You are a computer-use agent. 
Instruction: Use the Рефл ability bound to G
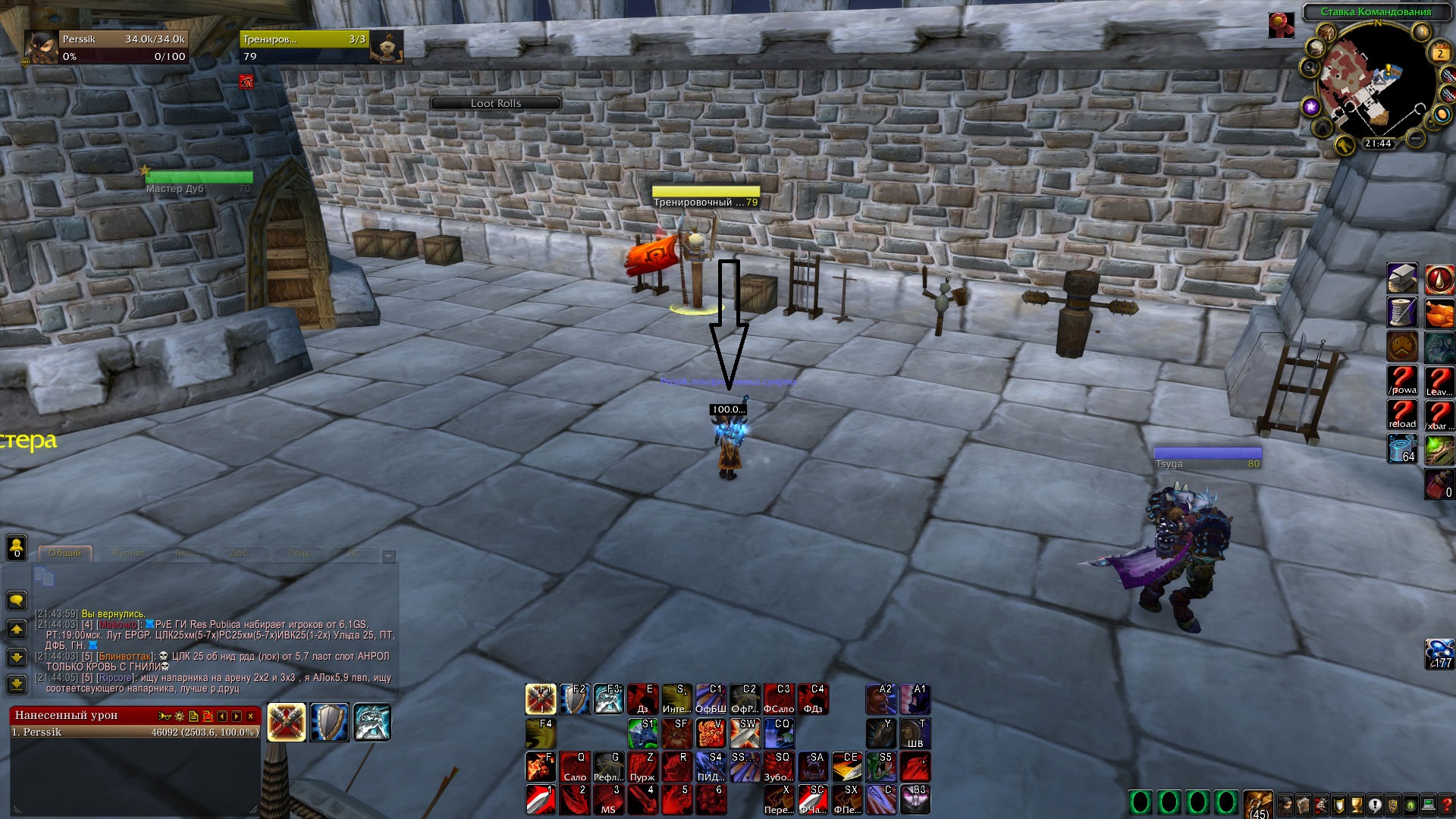[x=609, y=767]
